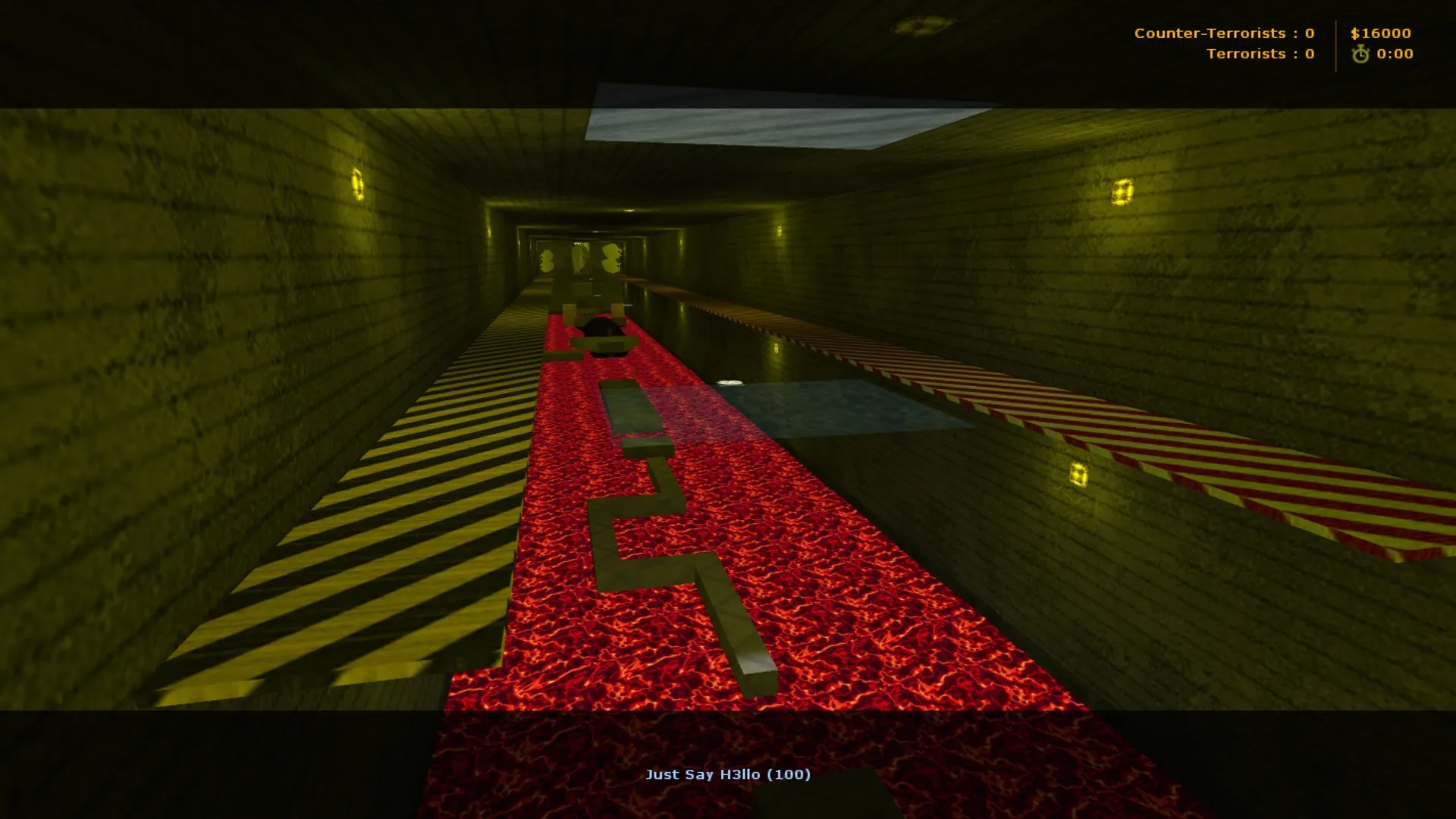Click the (100) health value in nametag
Image resolution: width=1456 pixels, height=819 pixels.
[792, 775]
